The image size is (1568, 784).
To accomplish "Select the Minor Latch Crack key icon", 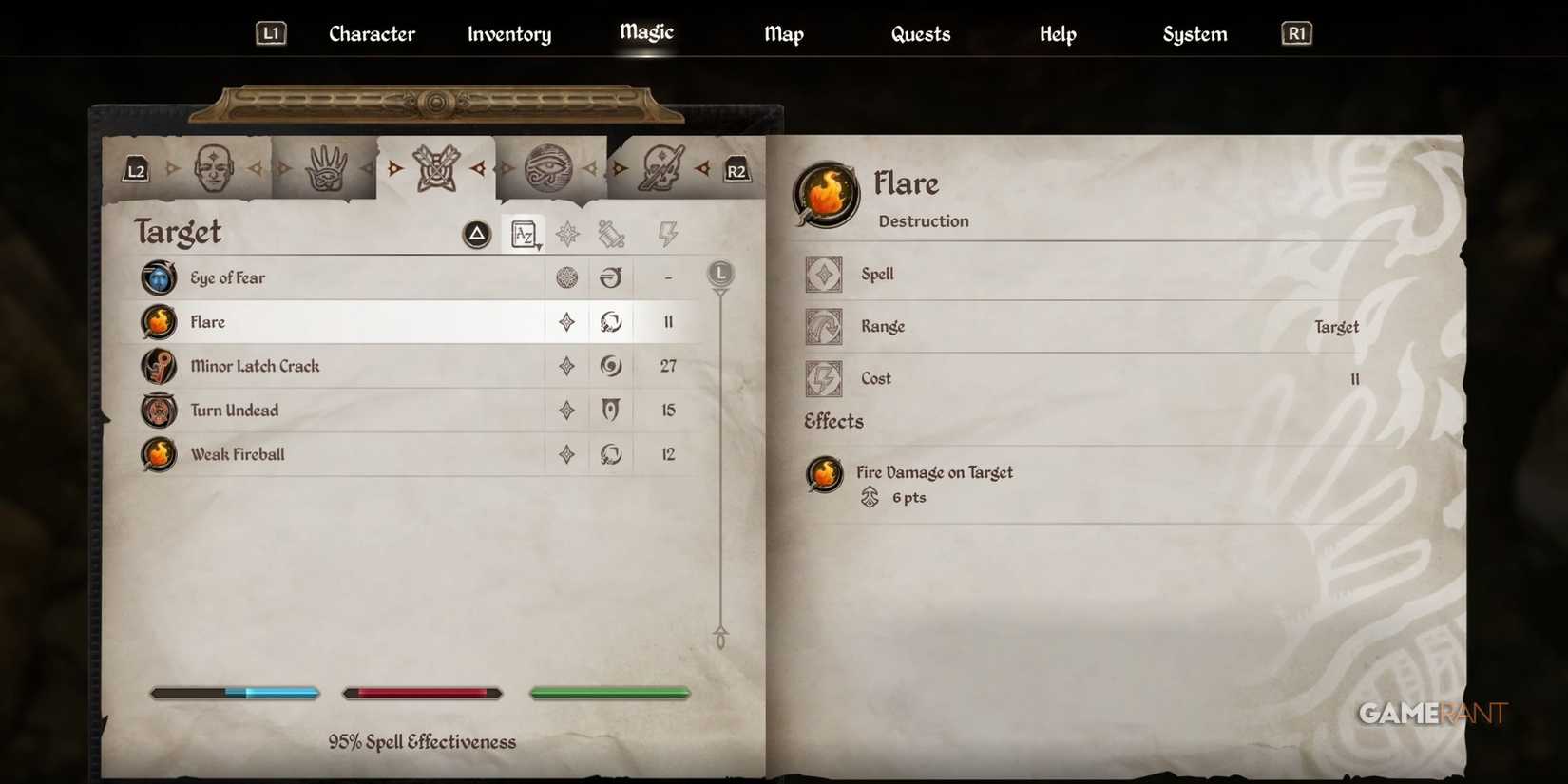I will 158,366.
